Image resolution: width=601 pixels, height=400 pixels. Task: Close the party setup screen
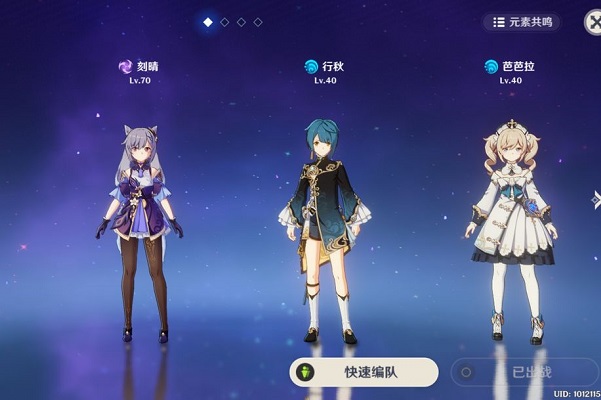click(591, 19)
